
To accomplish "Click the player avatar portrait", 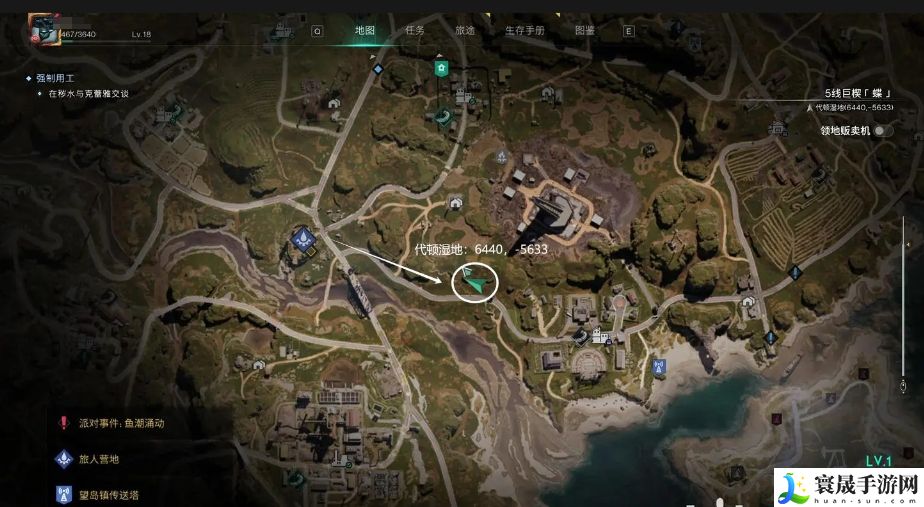I will tap(44, 30).
